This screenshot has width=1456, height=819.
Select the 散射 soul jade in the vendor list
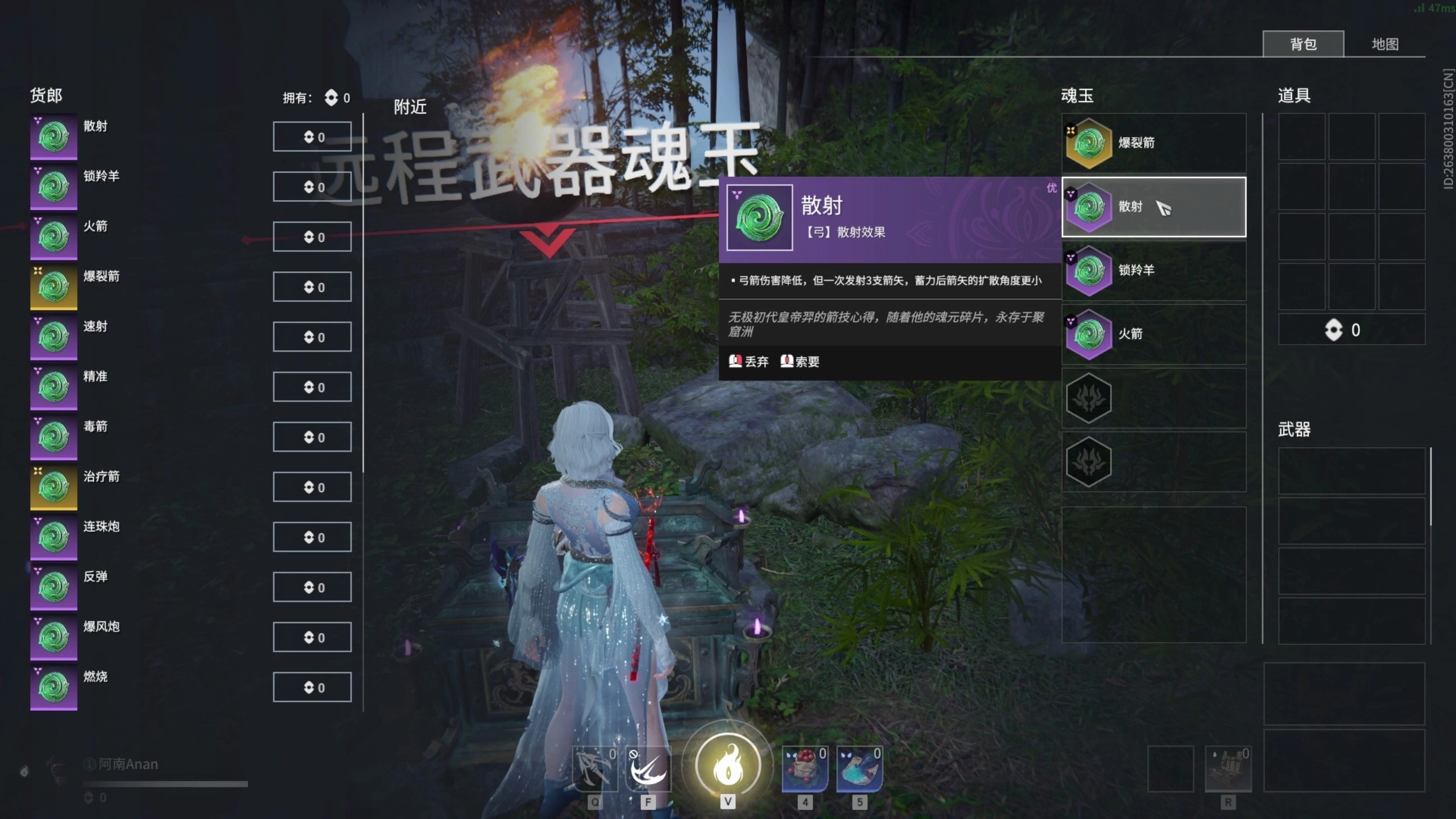(54, 136)
